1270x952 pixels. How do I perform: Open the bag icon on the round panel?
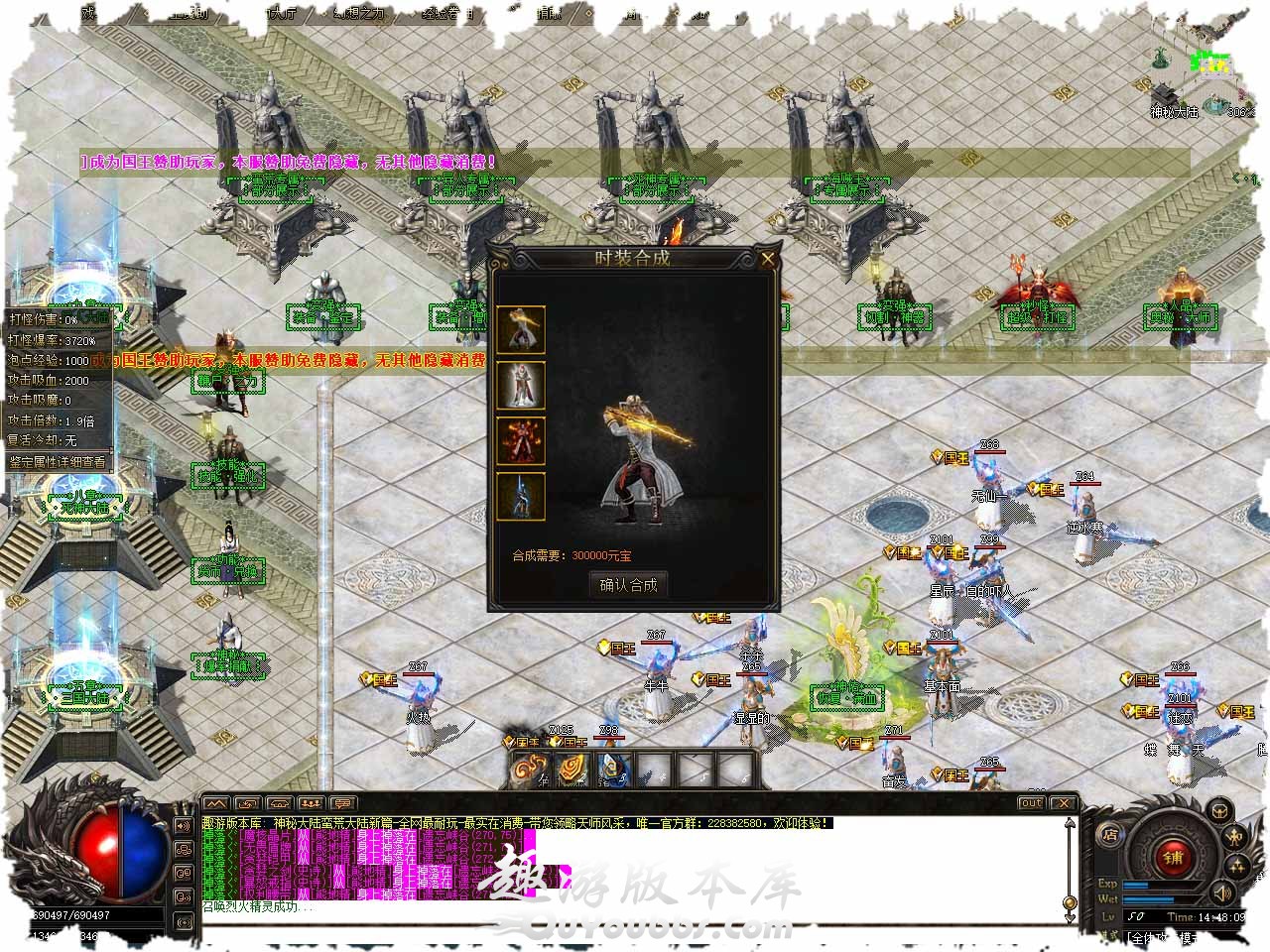(1219, 813)
